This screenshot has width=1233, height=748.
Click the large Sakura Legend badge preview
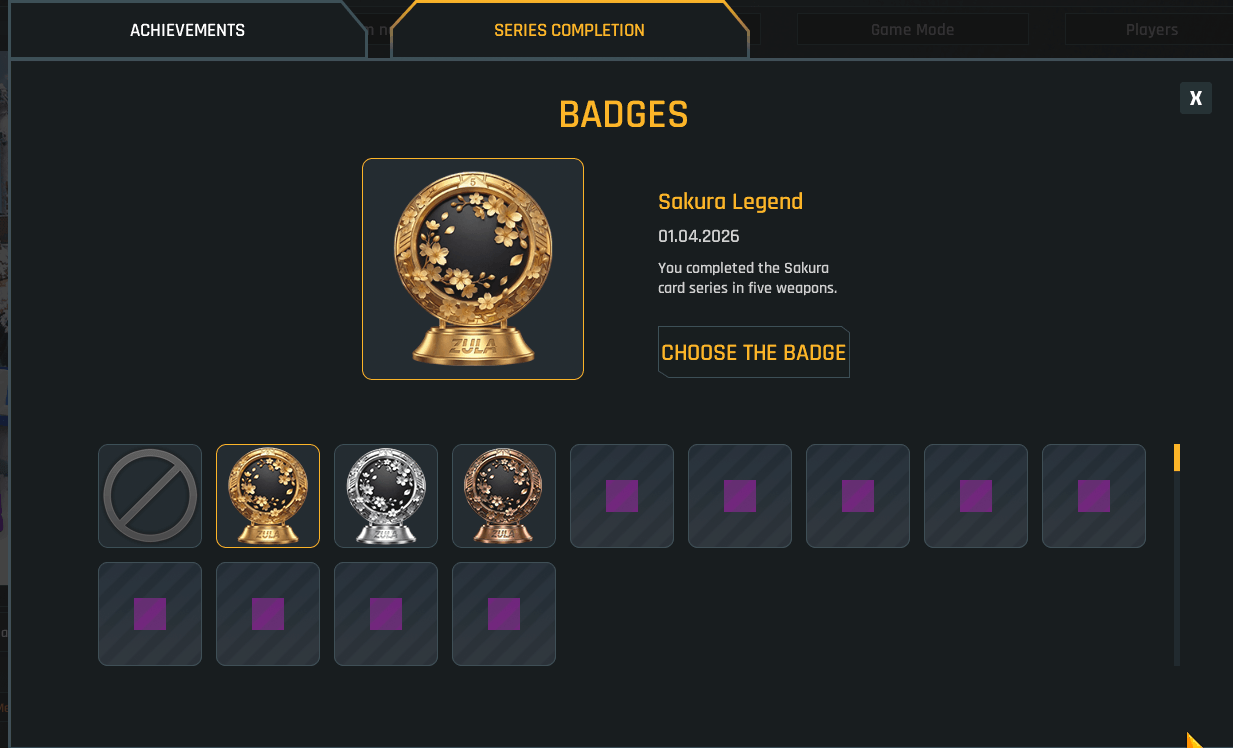click(x=473, y=269)
